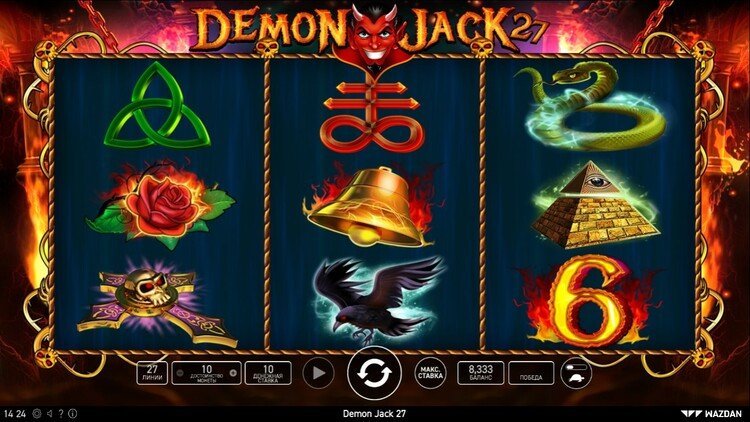Start autoplay with the triangle play button
Viewport: 750px width, 422px height.
(x=318, y=373)
